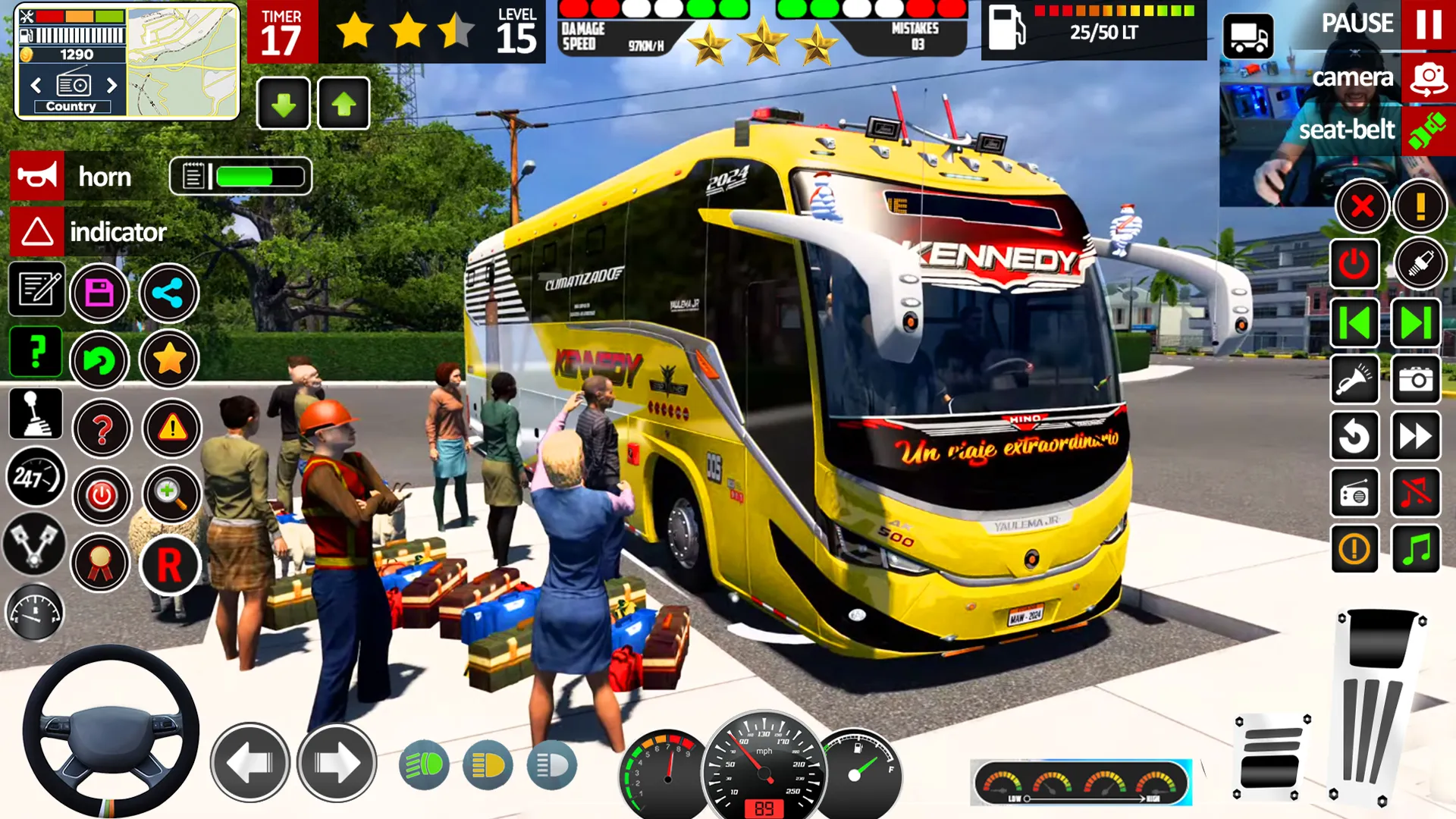The image size is (1456, 819).
Task: Hit the restart R button
Action: click(x=171, y=566)
